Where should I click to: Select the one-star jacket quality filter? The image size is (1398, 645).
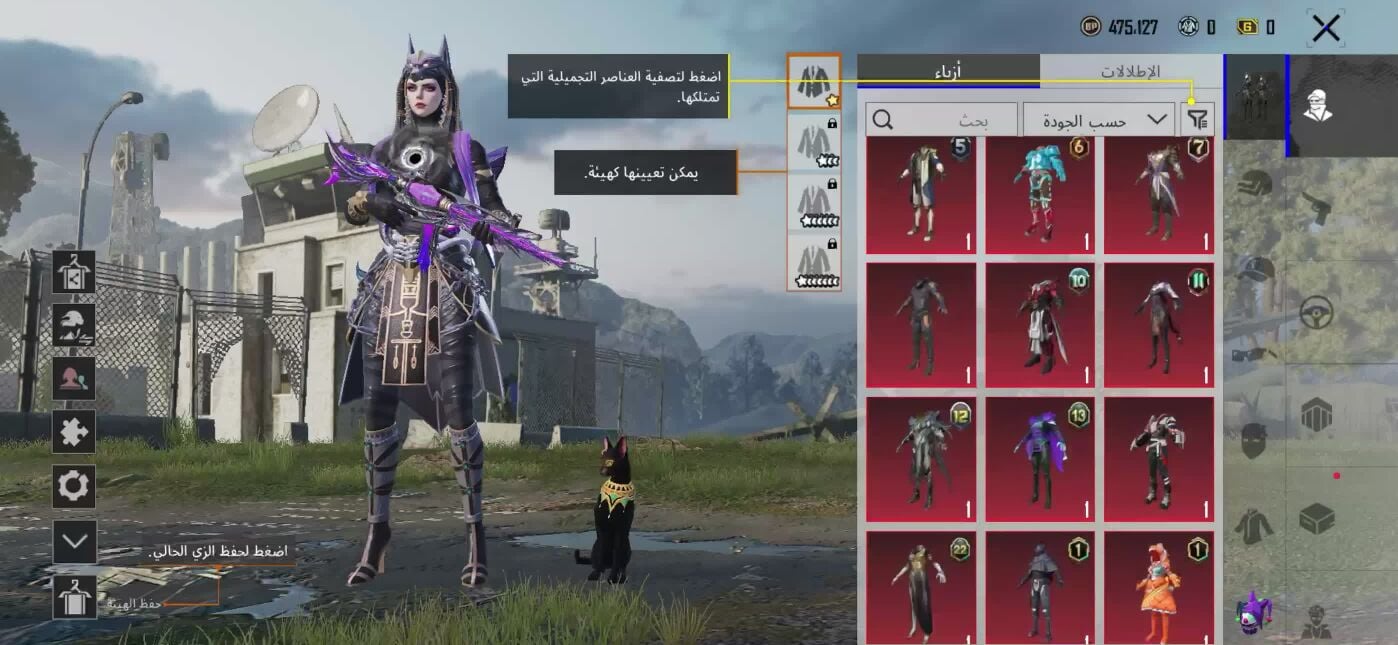[x=814, y=81]
